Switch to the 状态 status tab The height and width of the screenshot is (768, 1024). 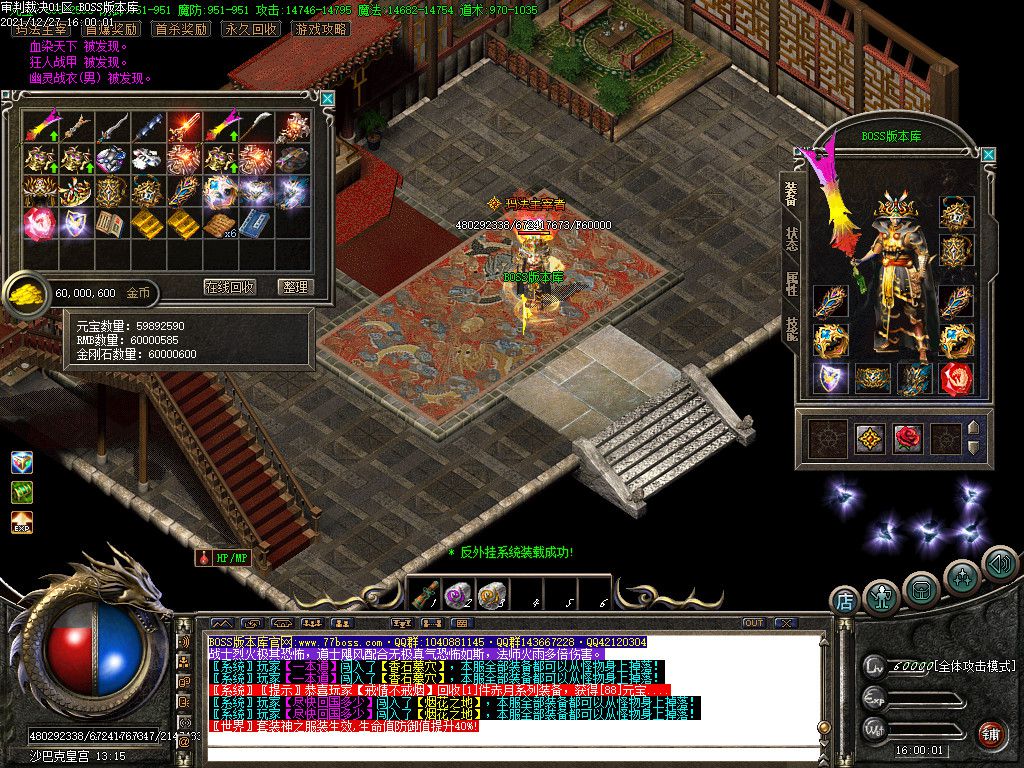[x=792, y=238]
